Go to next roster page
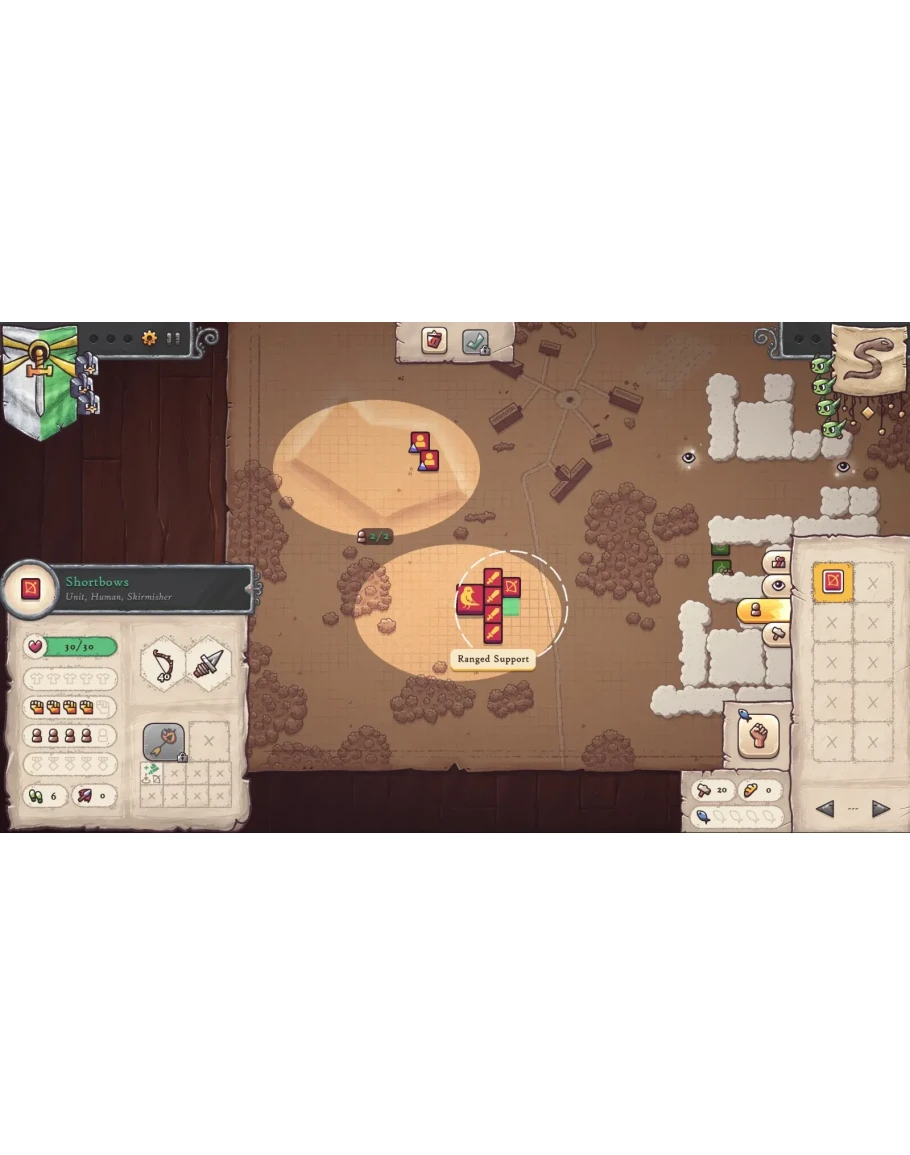 pyautogui.click(x=880, y=809)
